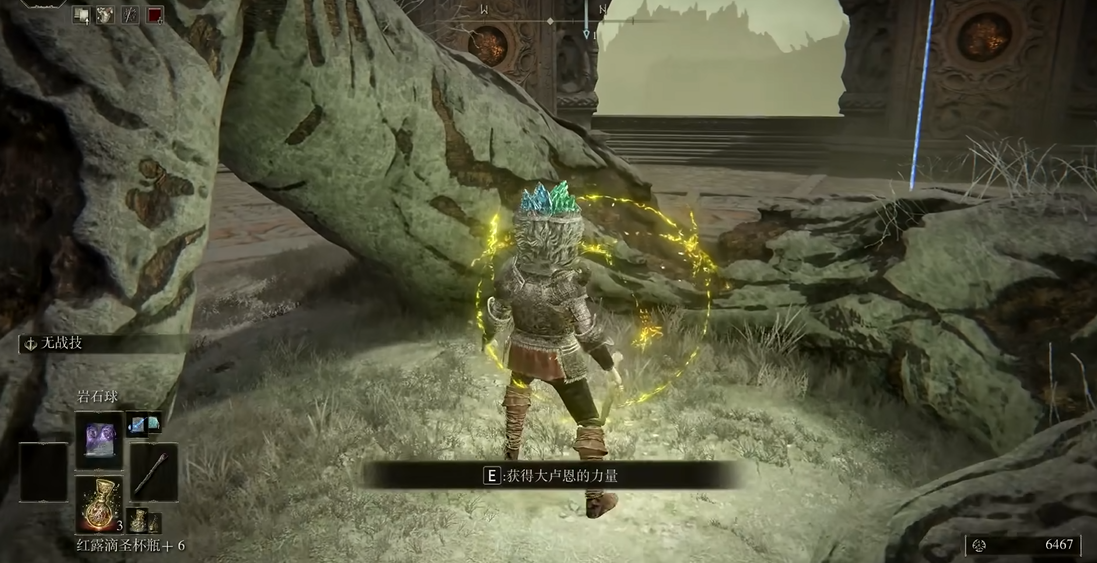Click the empty left-hand armament slot
Viewport: 1097px width, 563px height.
point(44,472)
